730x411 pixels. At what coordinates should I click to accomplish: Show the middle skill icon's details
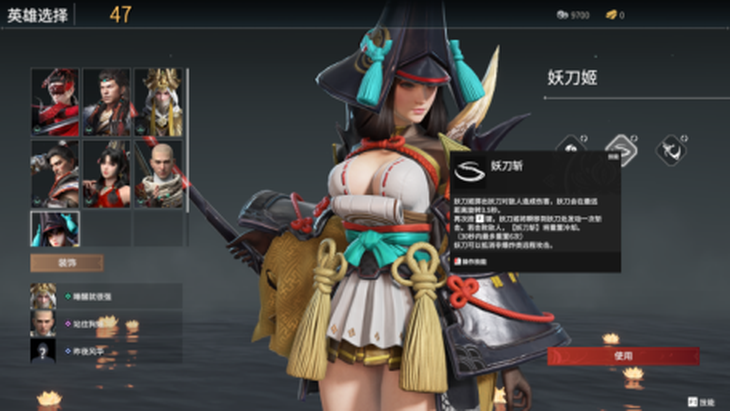point(620,150)
